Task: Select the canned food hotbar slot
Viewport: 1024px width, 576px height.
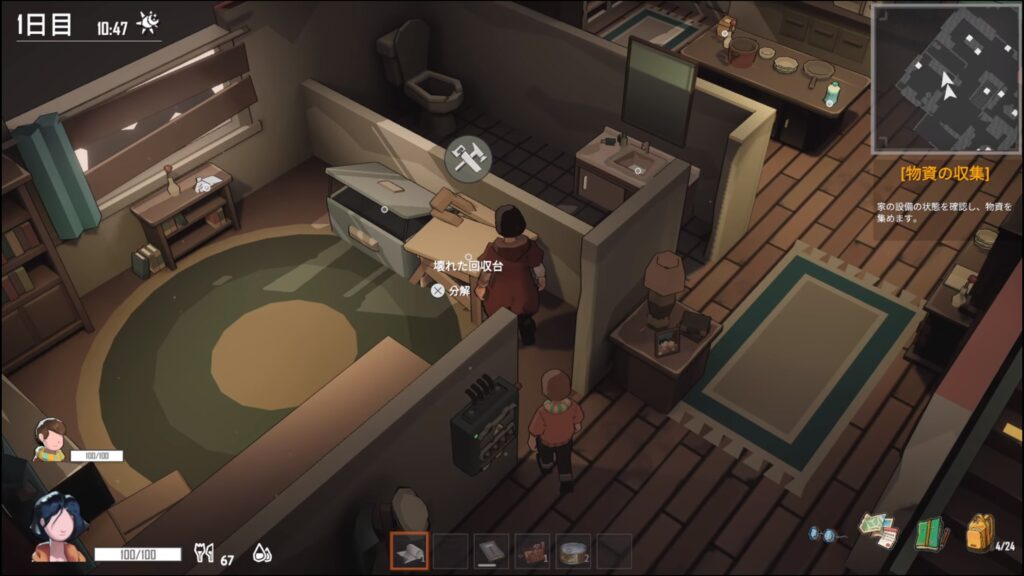Action: pyautogui.click(x=573, y=551)
